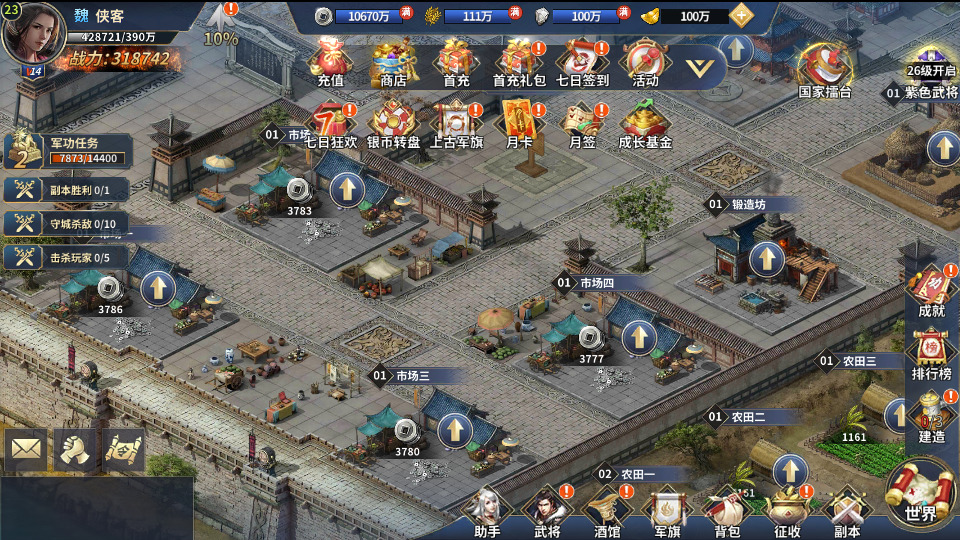Open the mail envelope icon
960x540 pixels.
click(26, 450)
